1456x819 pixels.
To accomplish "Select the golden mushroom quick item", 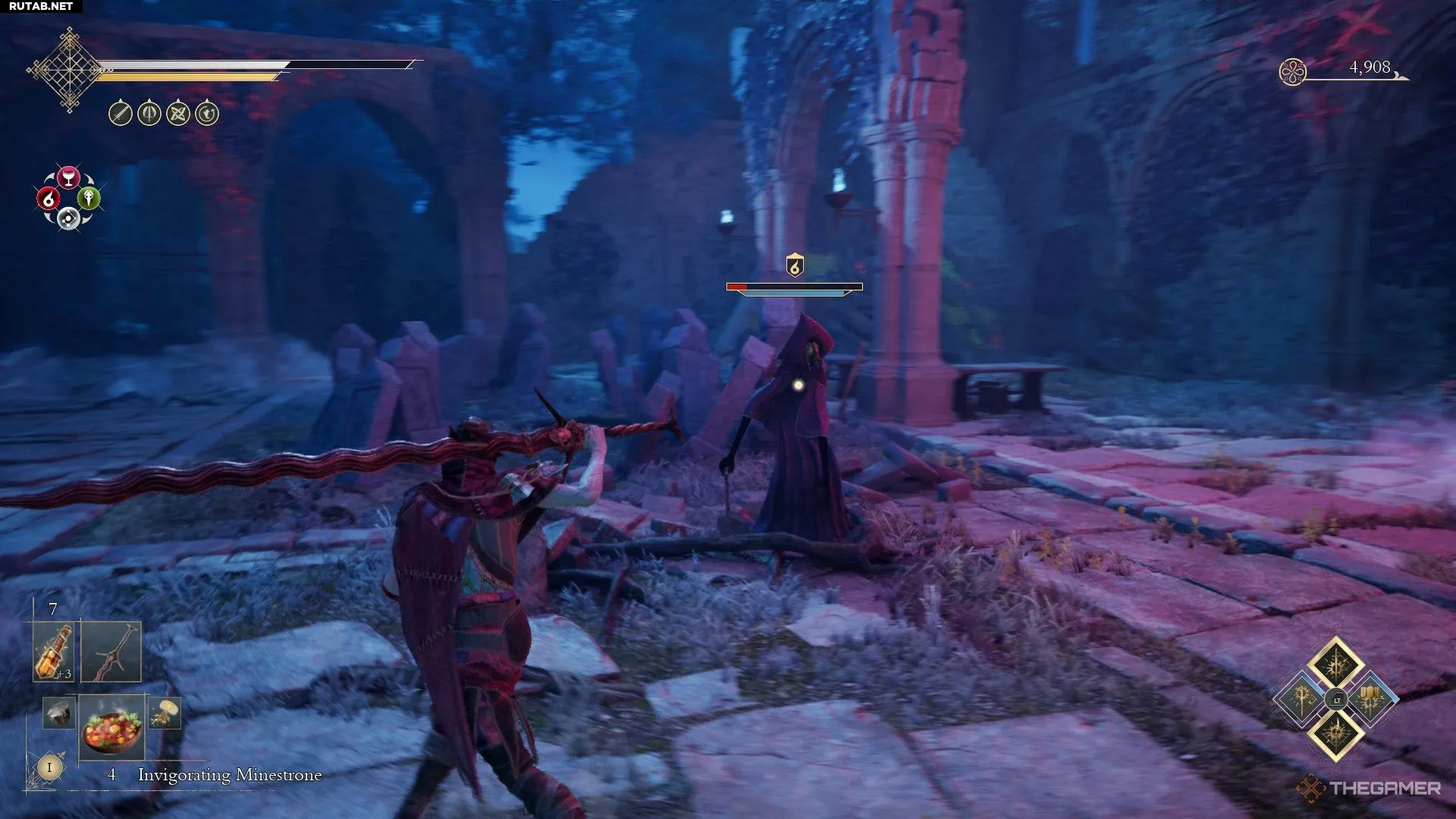I will [164, 713].
